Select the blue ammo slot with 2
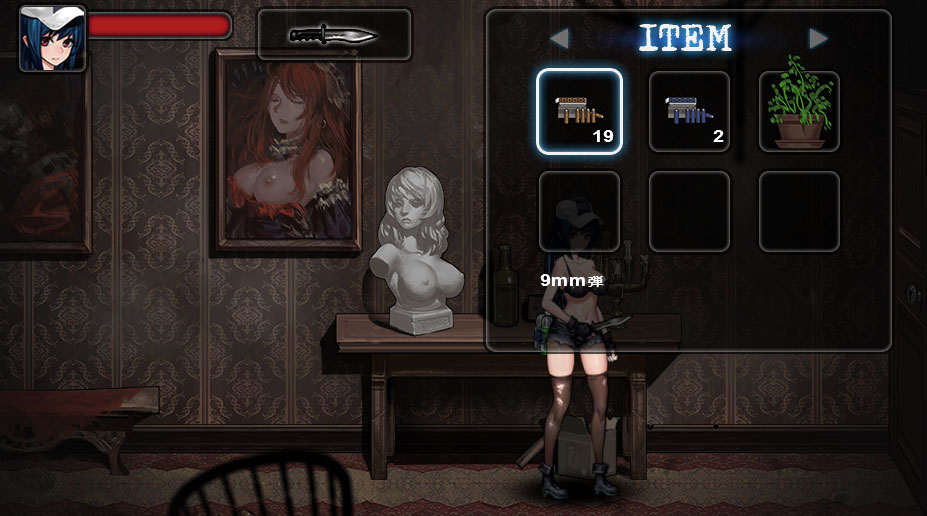The height and width of the screenshot is (516, 927). click(x=689, y=111)
